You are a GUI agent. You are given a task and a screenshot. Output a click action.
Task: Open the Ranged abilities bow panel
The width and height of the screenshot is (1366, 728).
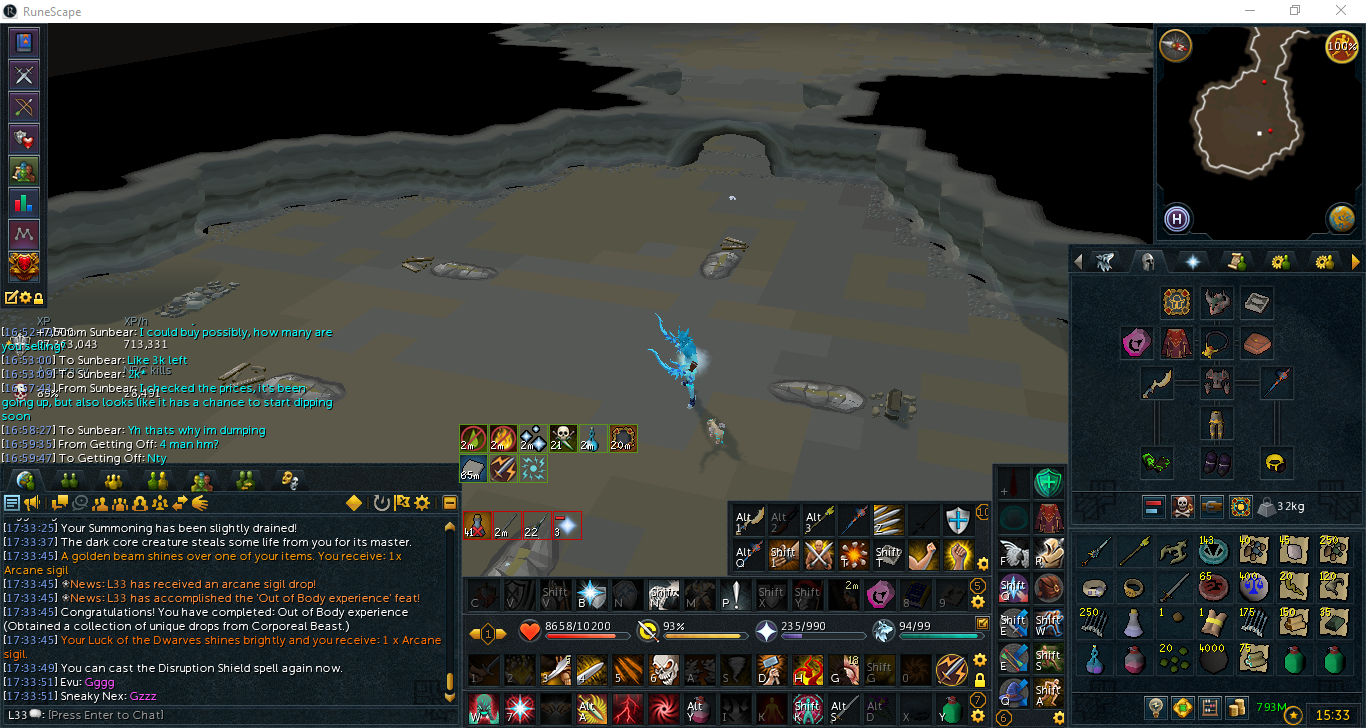pos(22,106)
